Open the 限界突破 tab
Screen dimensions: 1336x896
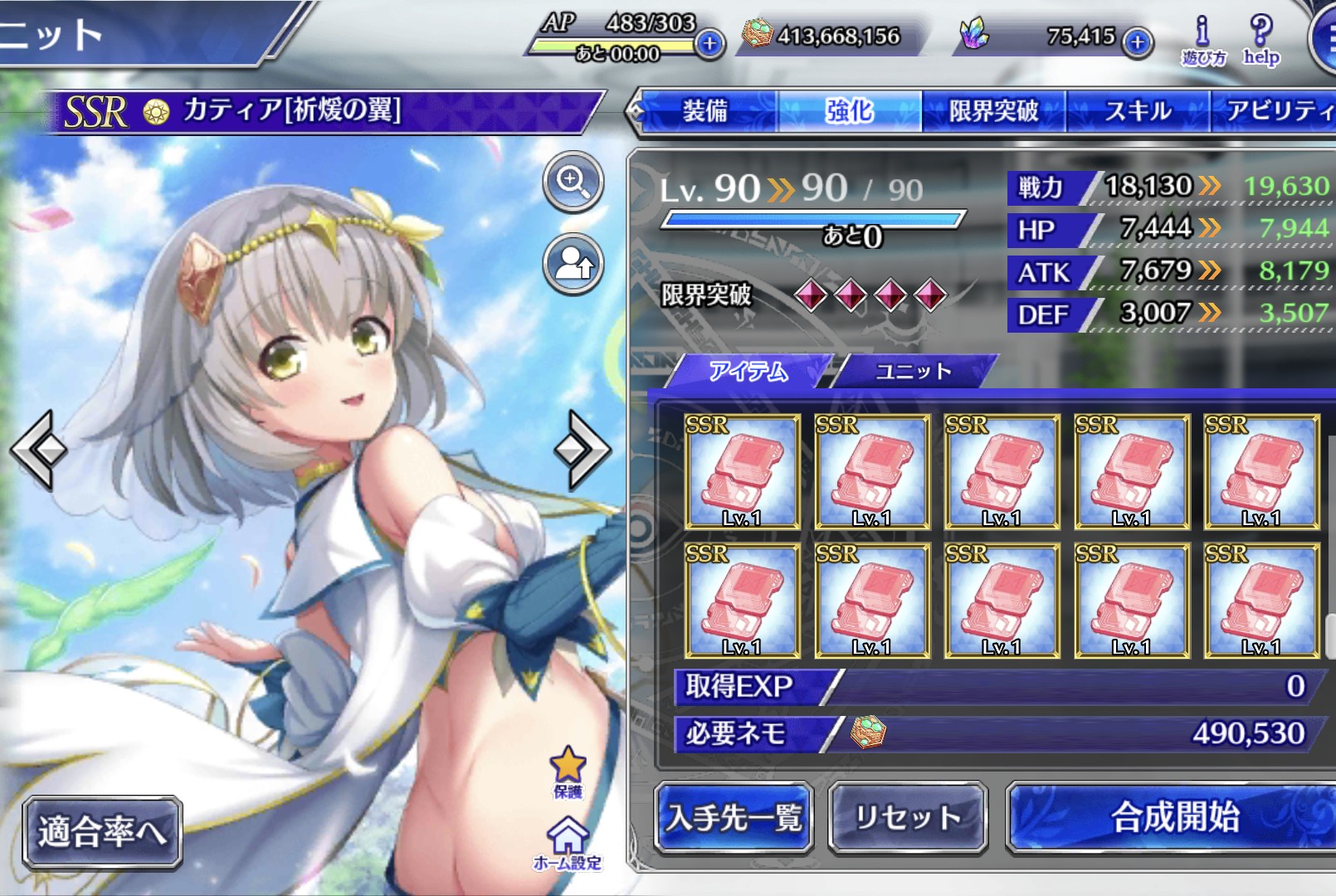click(993, 111)
